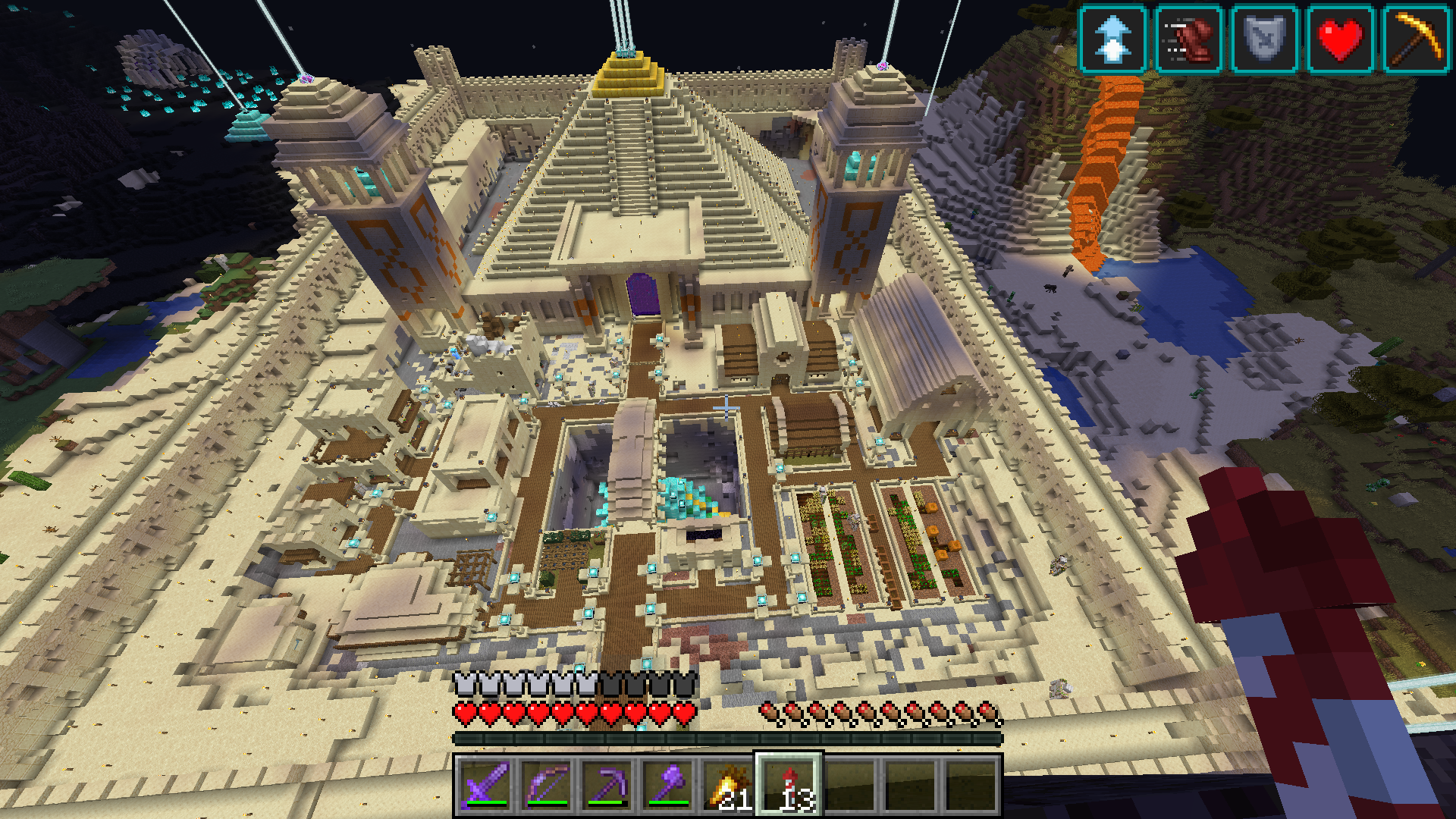Click the Regeneration heart effect icon
The image size is (1456, 819).
pyautogui.click(x=1340, y=39)
